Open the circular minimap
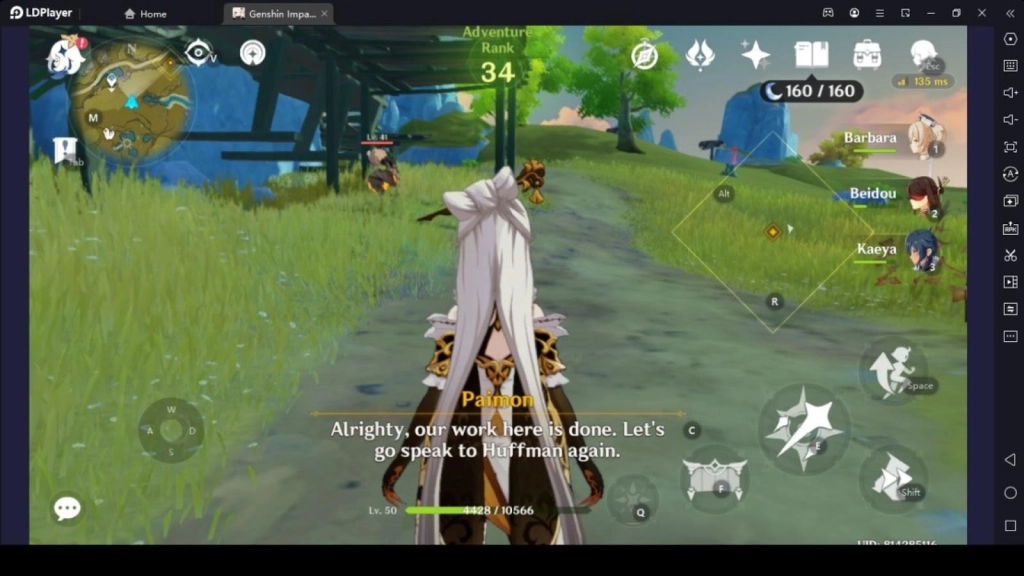Image resolution: width=1024 pixels, height=576 pixels. point(130,102)
